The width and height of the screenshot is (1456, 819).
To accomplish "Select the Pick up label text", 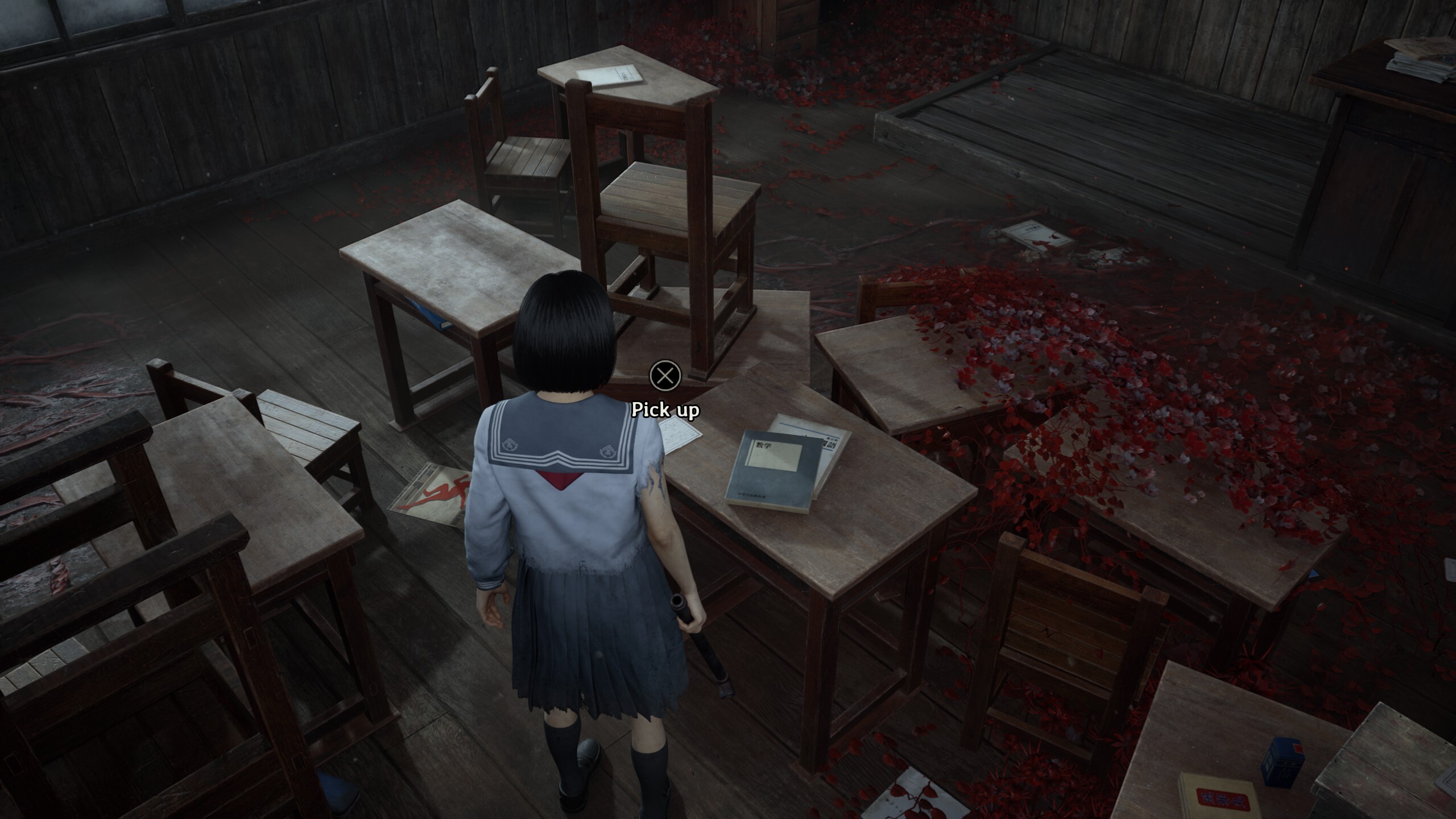I will point(666,409).
